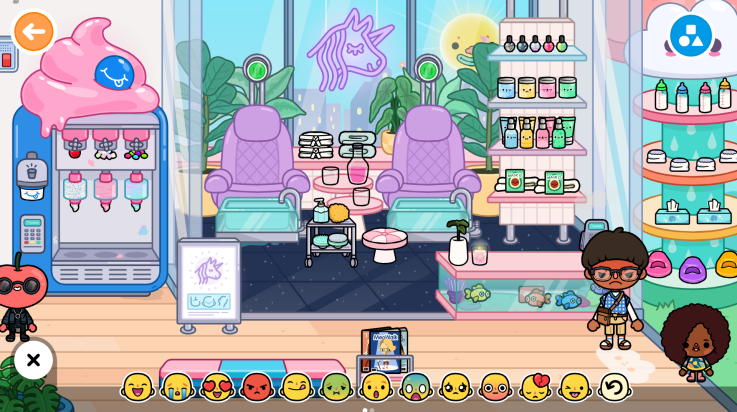Image resolution: width=737 pixels, height=412 pixels.
Task: Pick the sick green face emotion
Action: pos(337,387)
